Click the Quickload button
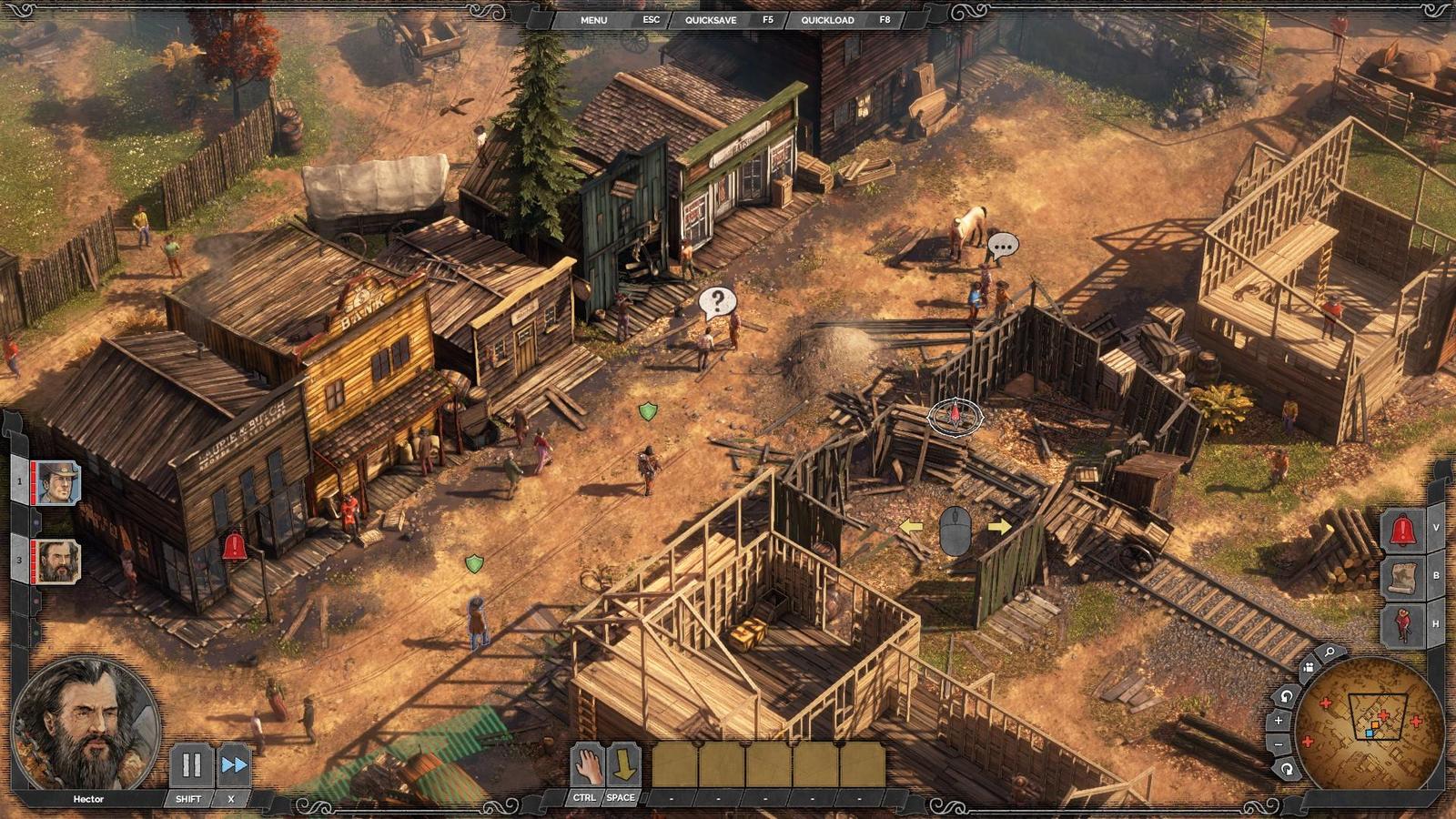The width and height of the screenshot is (1456, 819). click(827, 20)
